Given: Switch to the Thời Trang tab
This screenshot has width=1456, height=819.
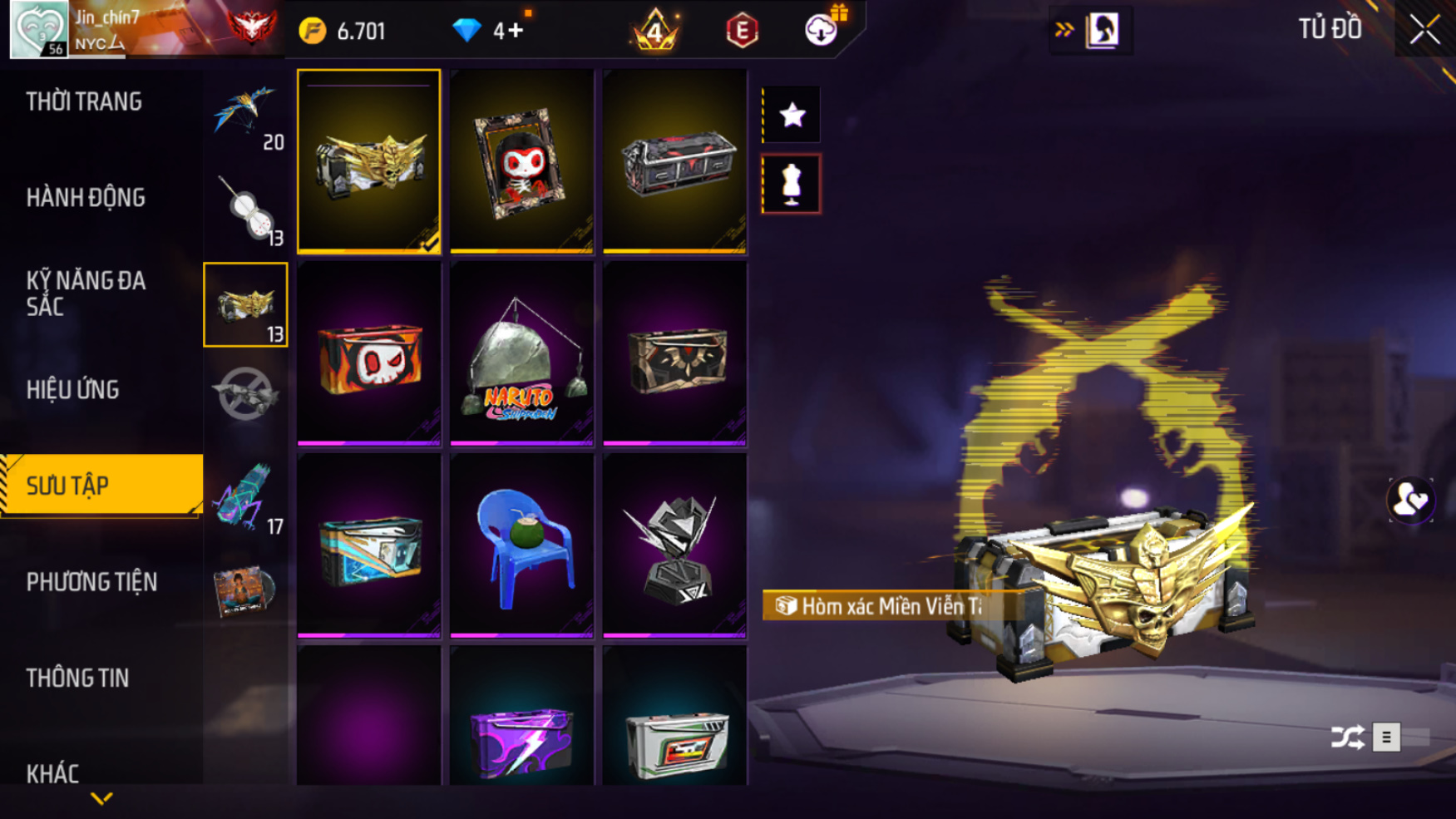Looking at the screenshot, I should click(84, 102).
